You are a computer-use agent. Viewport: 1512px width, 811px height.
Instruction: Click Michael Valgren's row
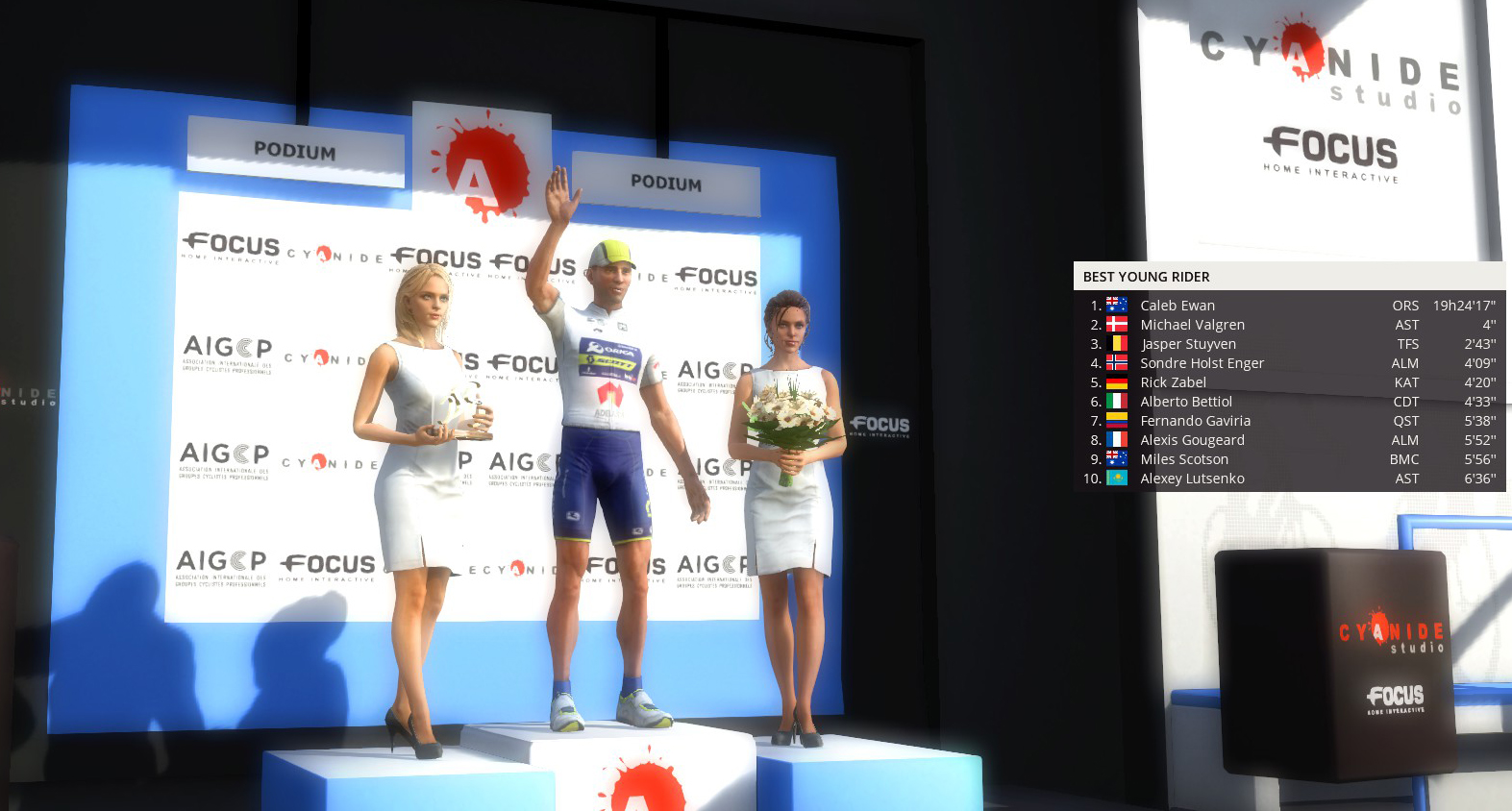click(1192, 325)
